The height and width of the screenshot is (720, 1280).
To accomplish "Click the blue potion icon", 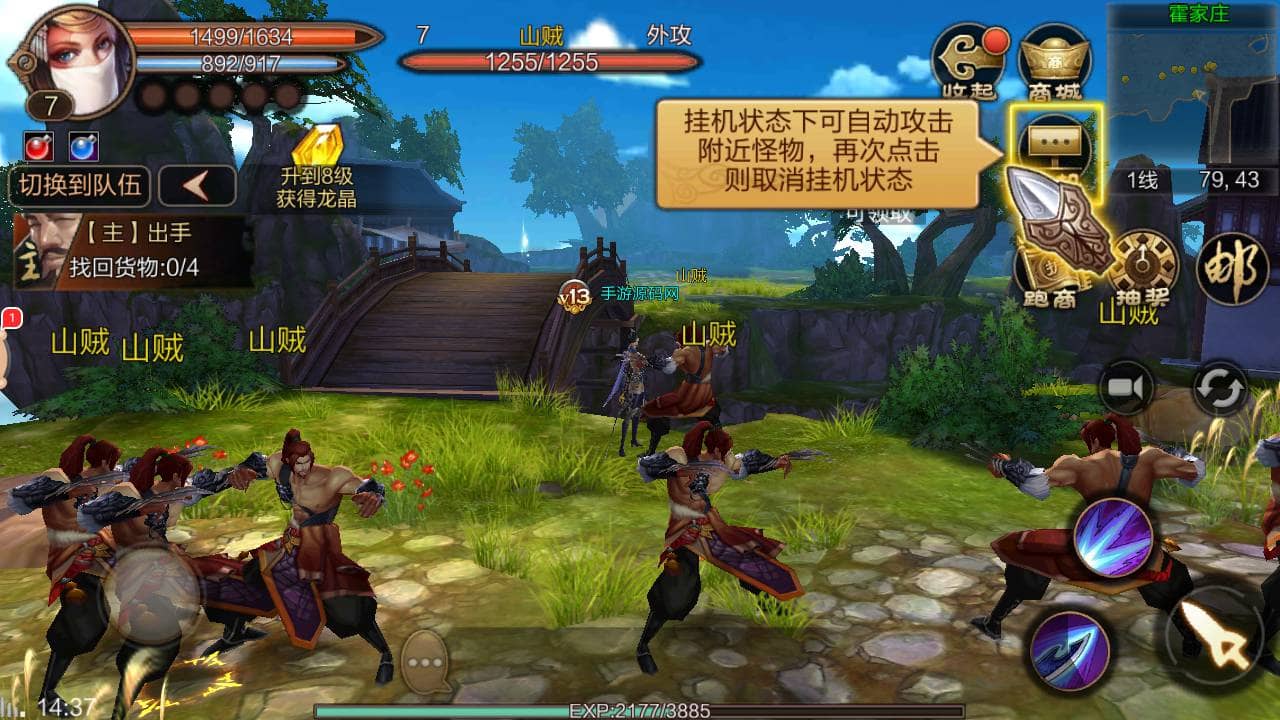I will [x=84, y=147].
